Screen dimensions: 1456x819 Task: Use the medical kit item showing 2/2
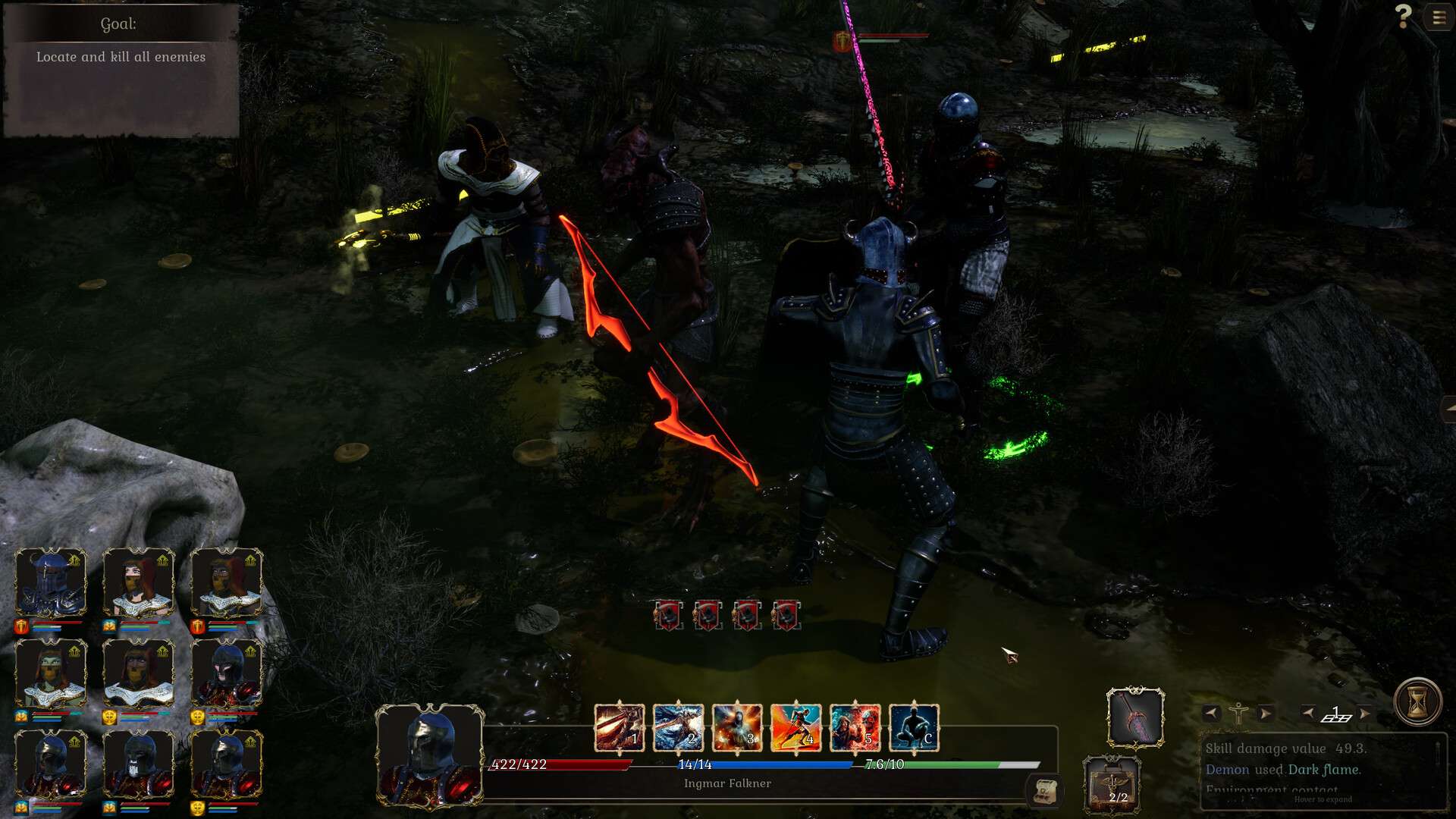click(x=1112, y=784)
